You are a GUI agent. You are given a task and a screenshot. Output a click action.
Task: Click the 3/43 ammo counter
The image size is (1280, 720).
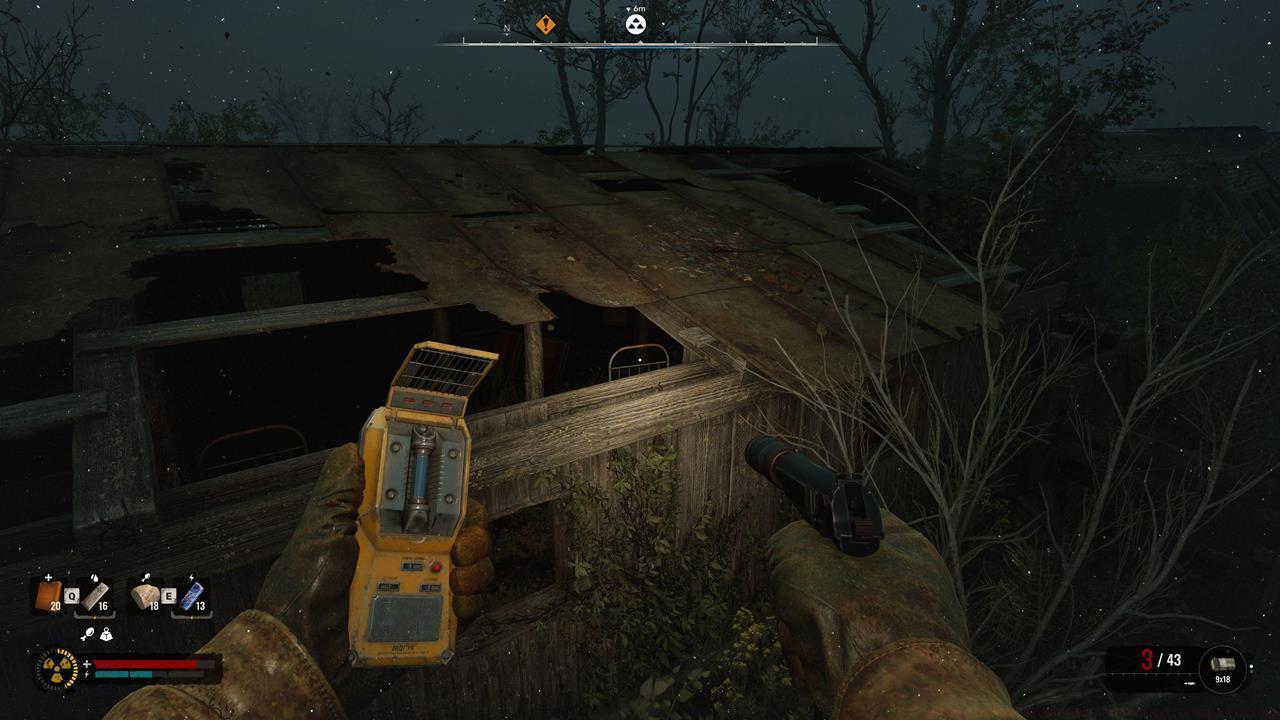click(1159, 660)
